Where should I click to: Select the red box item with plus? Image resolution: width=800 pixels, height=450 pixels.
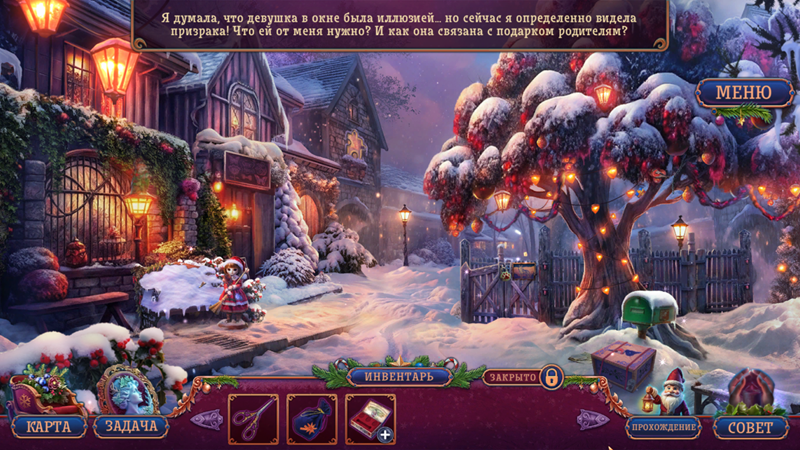(370, 418)
